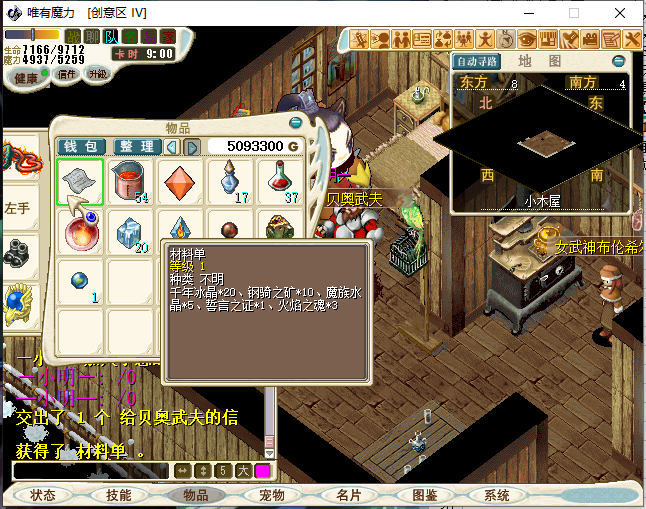
Task: Activate the 自动寻路 auto-pathfinding button
Action: (x=473, y=61)
